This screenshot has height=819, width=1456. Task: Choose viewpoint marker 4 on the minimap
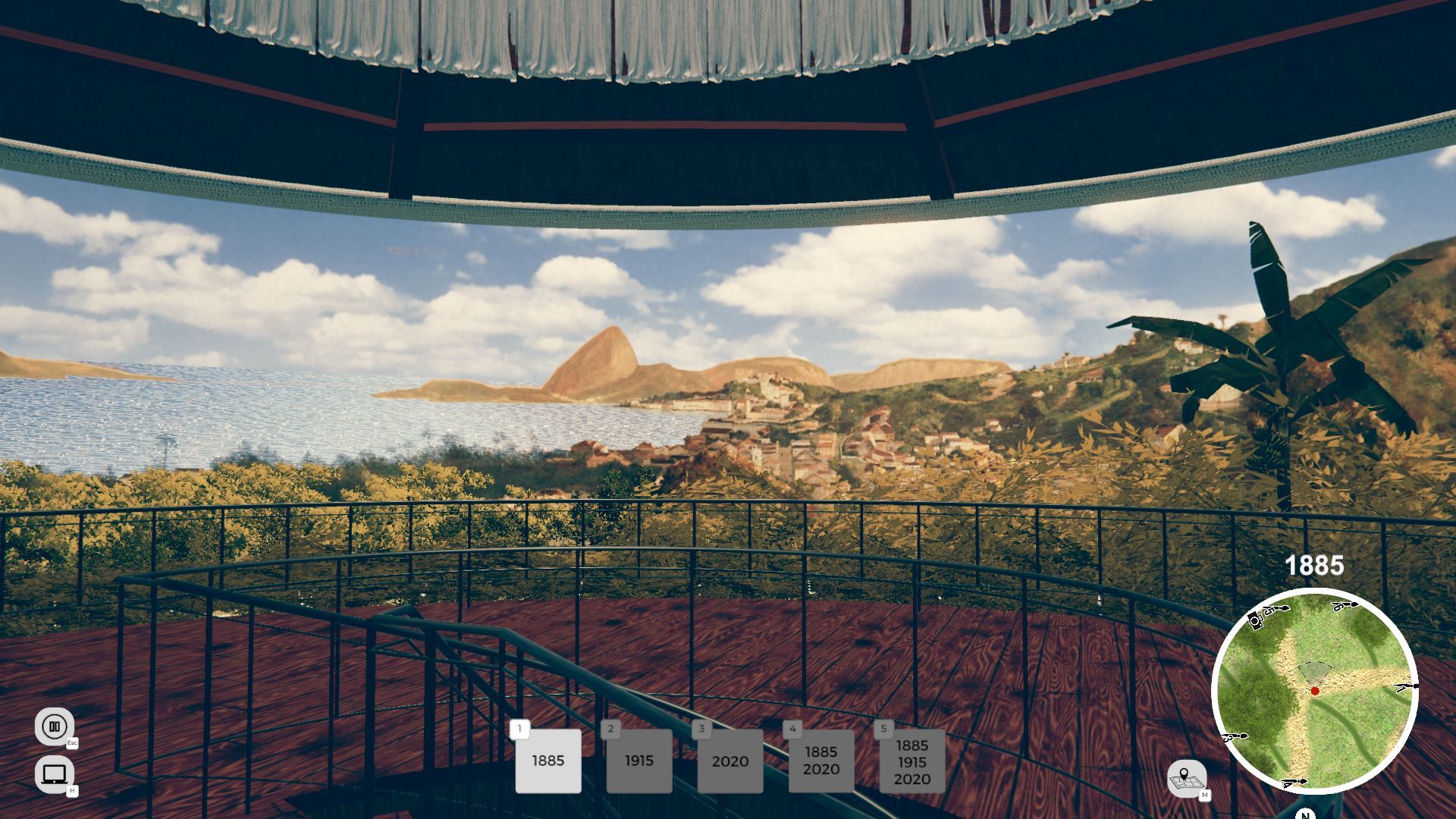point(1293,782)
